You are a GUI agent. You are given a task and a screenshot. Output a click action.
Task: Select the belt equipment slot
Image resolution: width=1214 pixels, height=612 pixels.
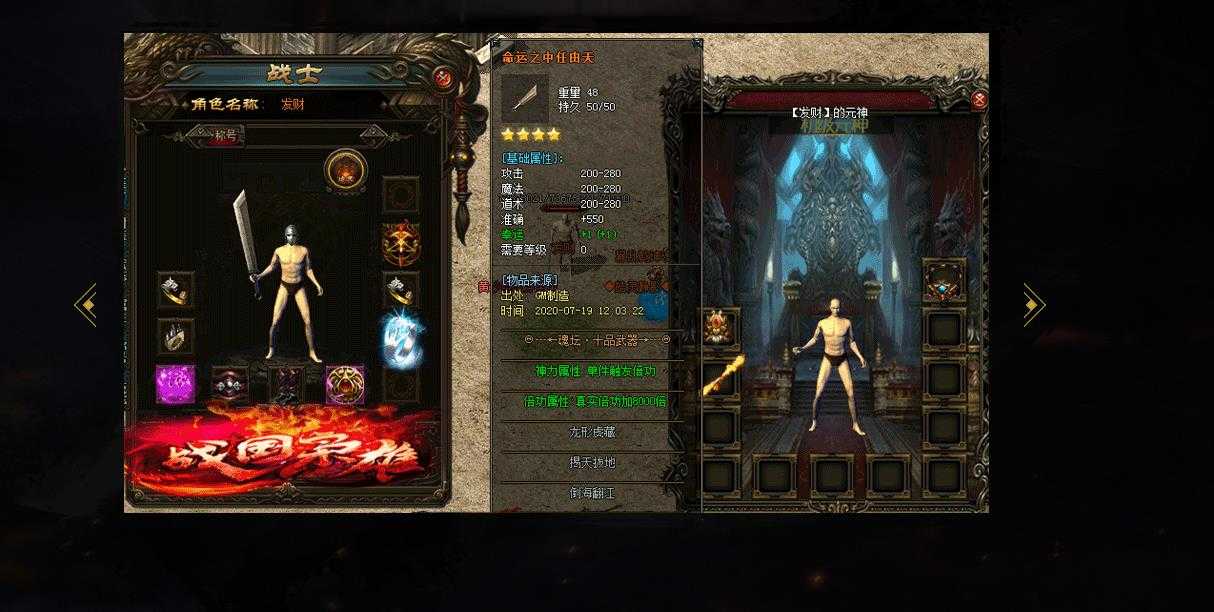pos(230,385)
